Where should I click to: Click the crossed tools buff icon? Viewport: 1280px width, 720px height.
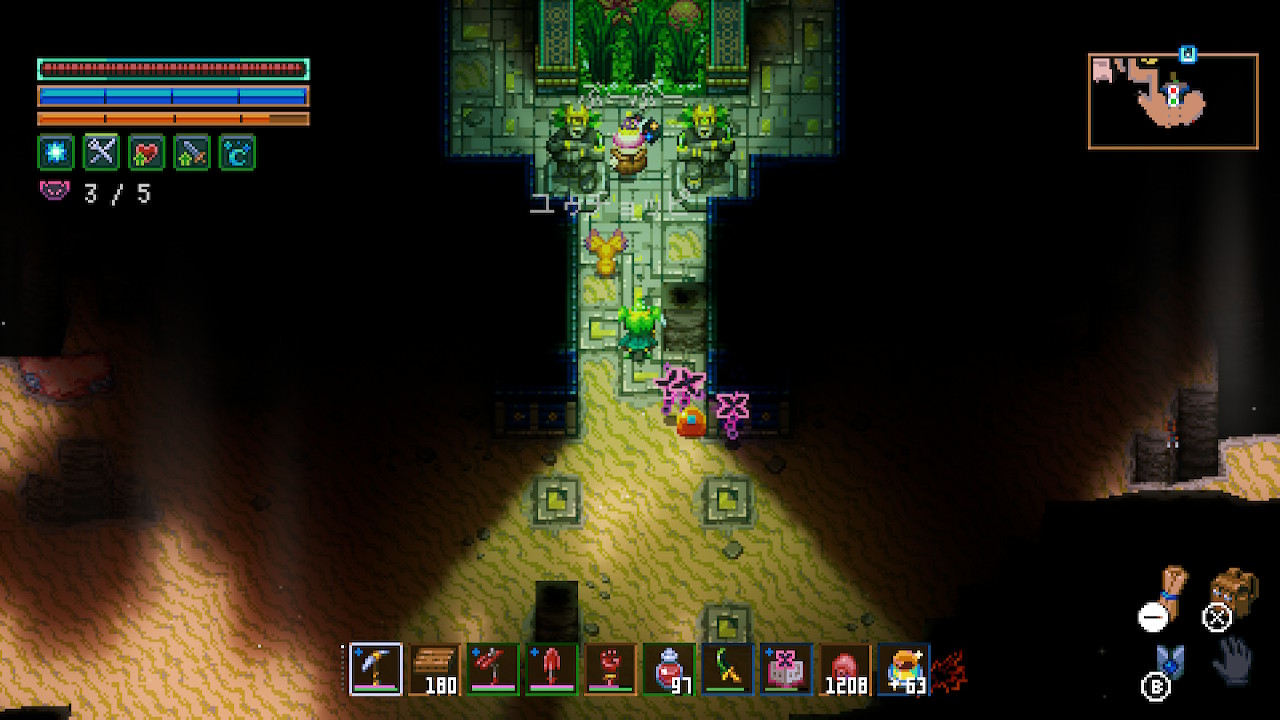(101, 152)
